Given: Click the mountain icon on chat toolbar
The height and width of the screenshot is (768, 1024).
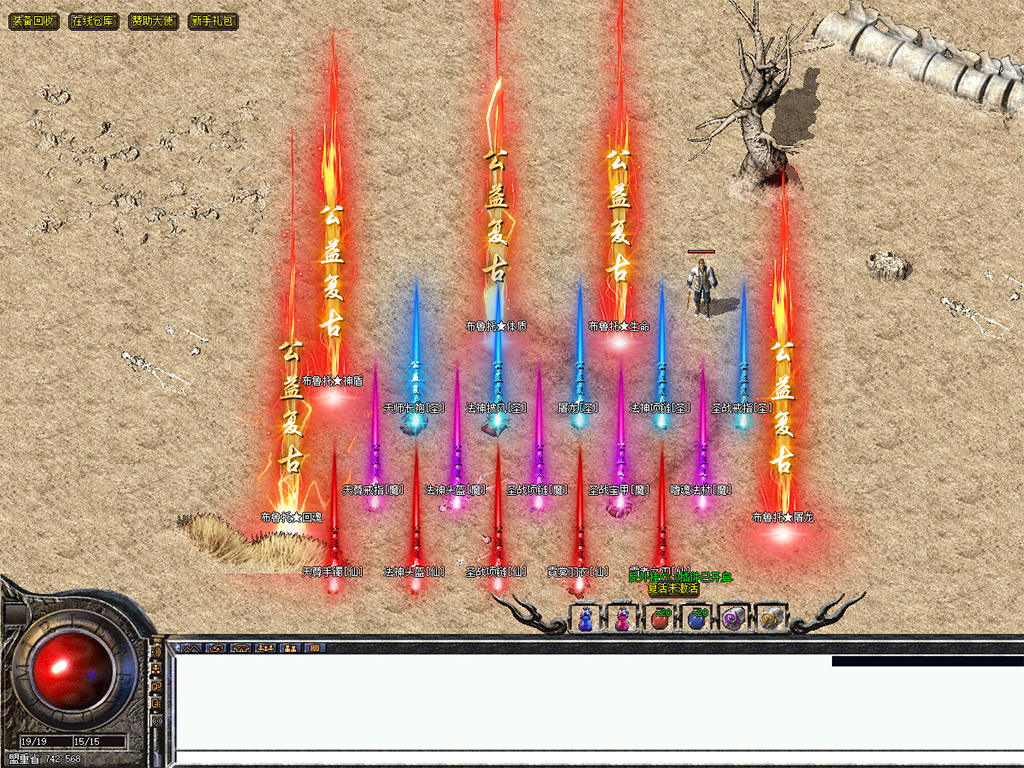Looking at the screenshot, I should [191, 648].
